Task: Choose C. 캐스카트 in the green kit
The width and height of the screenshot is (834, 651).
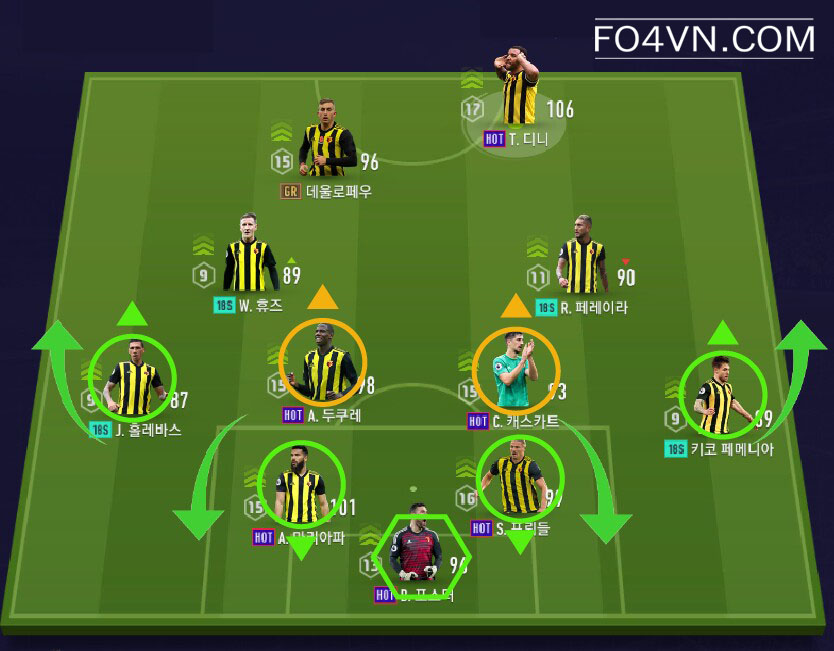Action: tap(517, 370)
